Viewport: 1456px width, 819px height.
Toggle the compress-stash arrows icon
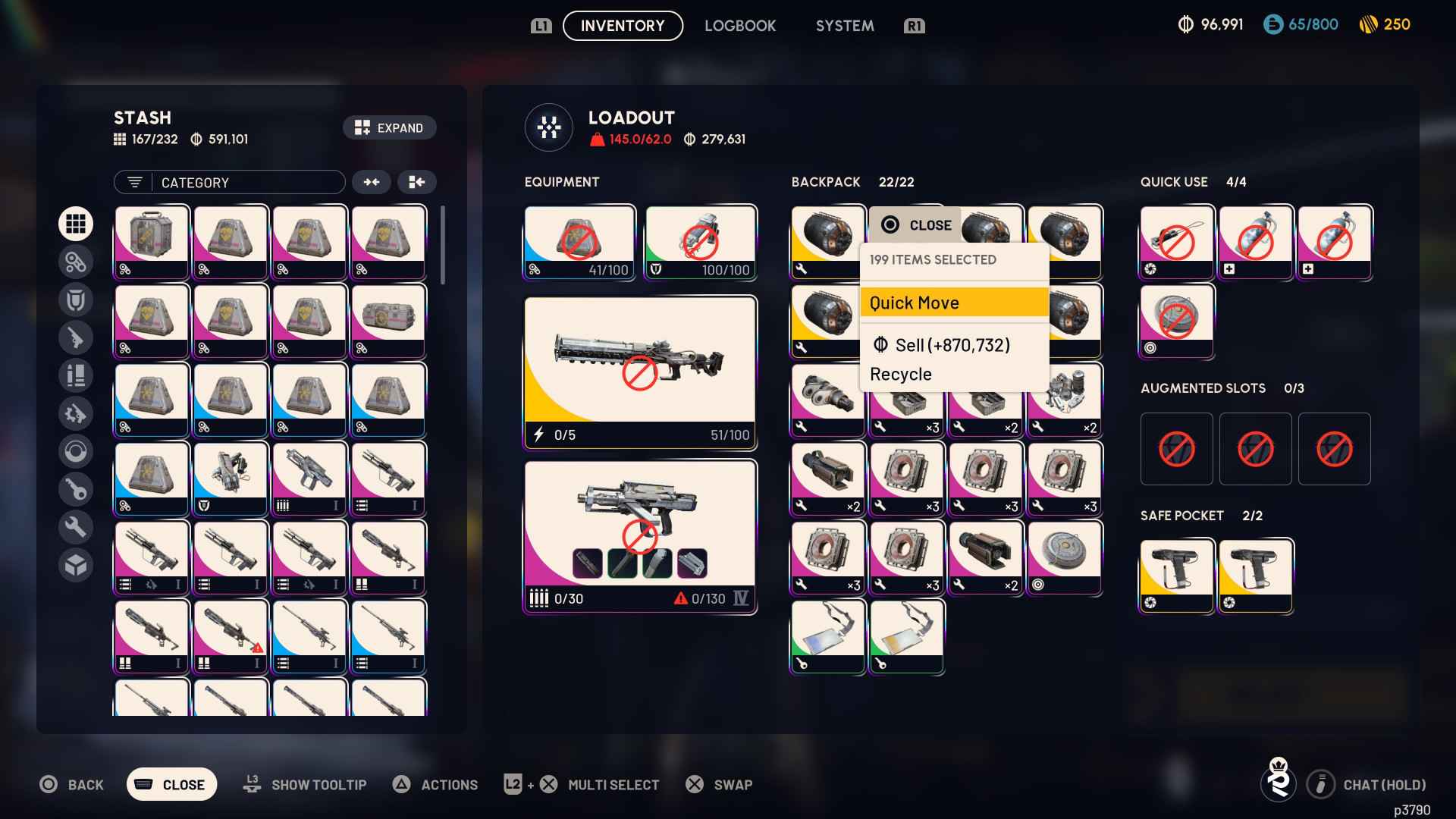[x=372, y=182]
